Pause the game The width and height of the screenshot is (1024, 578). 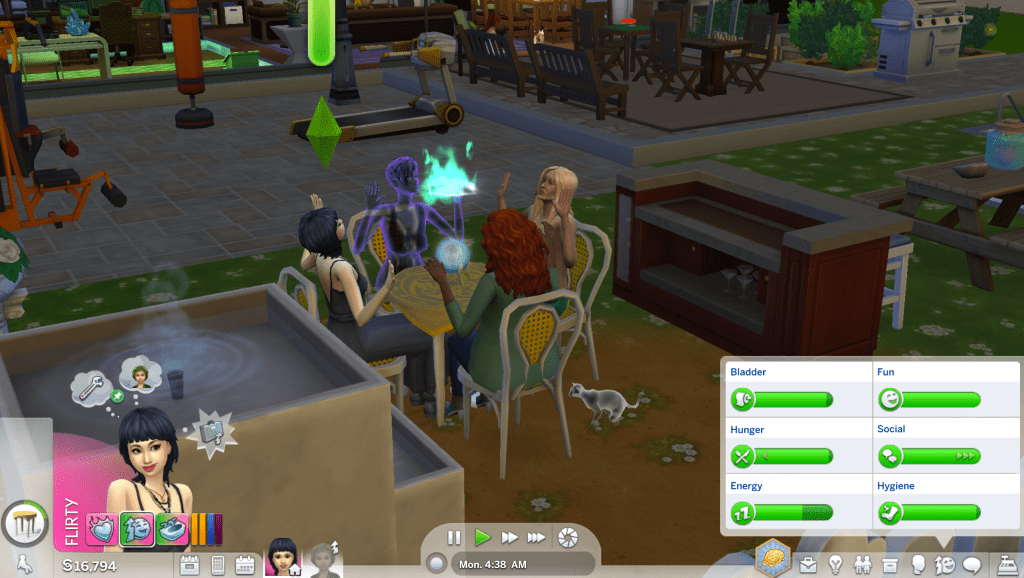pos(454,537)
